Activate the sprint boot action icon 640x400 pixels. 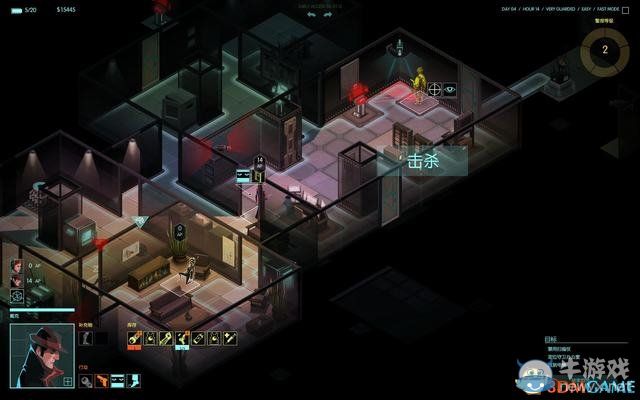coord(134,380)
